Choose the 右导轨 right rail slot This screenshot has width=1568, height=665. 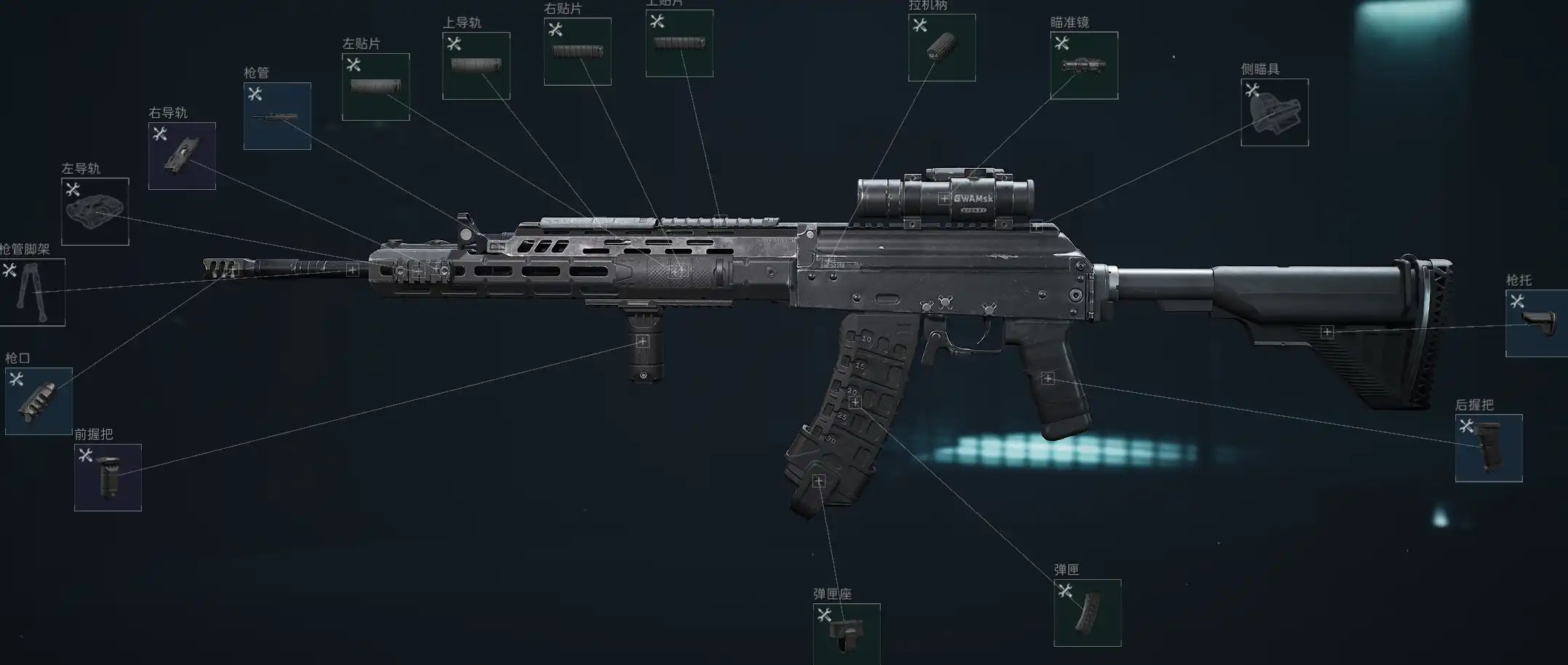182,156
